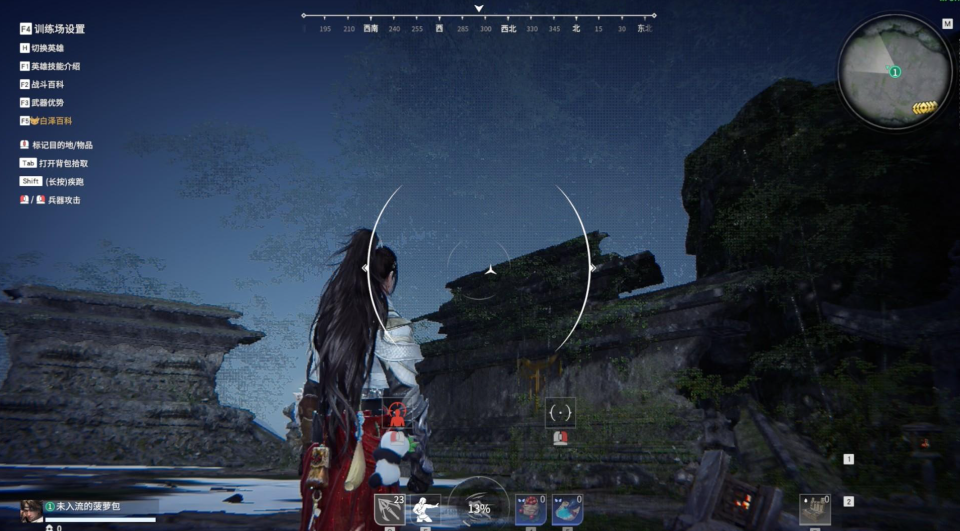Viewport: 960px width, 531px height.
Task: Open 英雄技能介绍 hero skill introduction
Action: (x=55, y=66)
